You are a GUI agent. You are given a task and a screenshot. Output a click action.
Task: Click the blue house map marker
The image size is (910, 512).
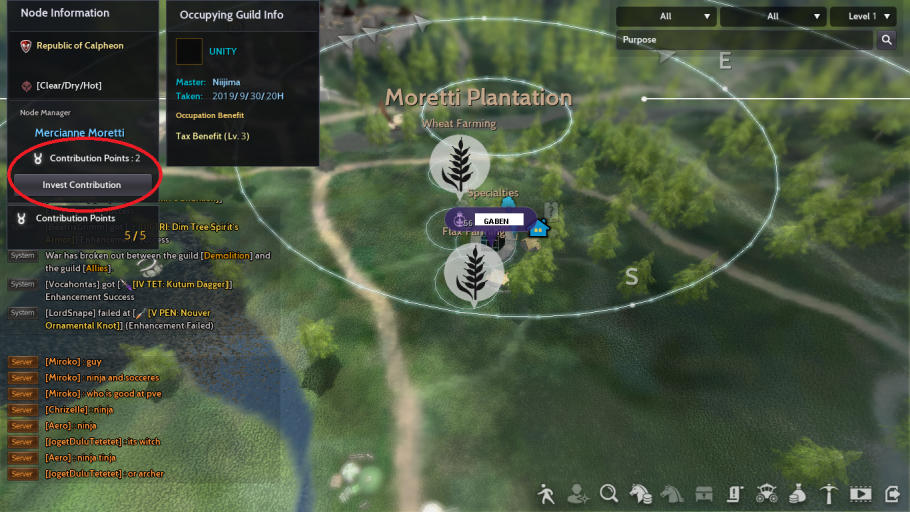[x=539, y=227]
